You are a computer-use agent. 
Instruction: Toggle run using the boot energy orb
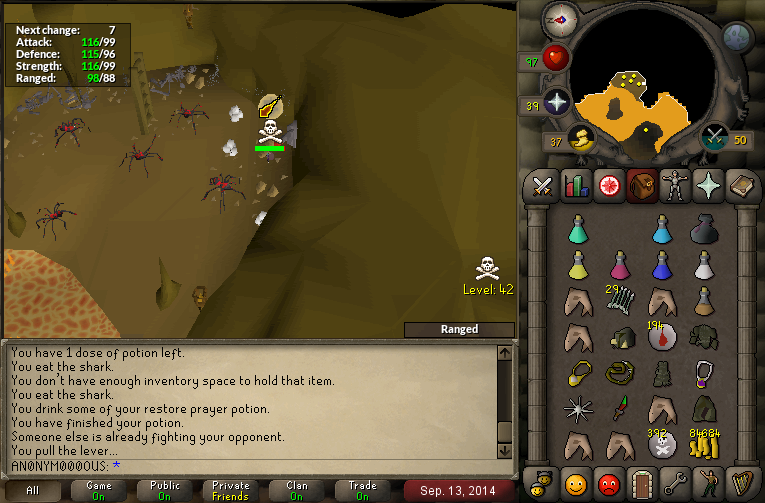pyautogui.click(x=579, y=139)
